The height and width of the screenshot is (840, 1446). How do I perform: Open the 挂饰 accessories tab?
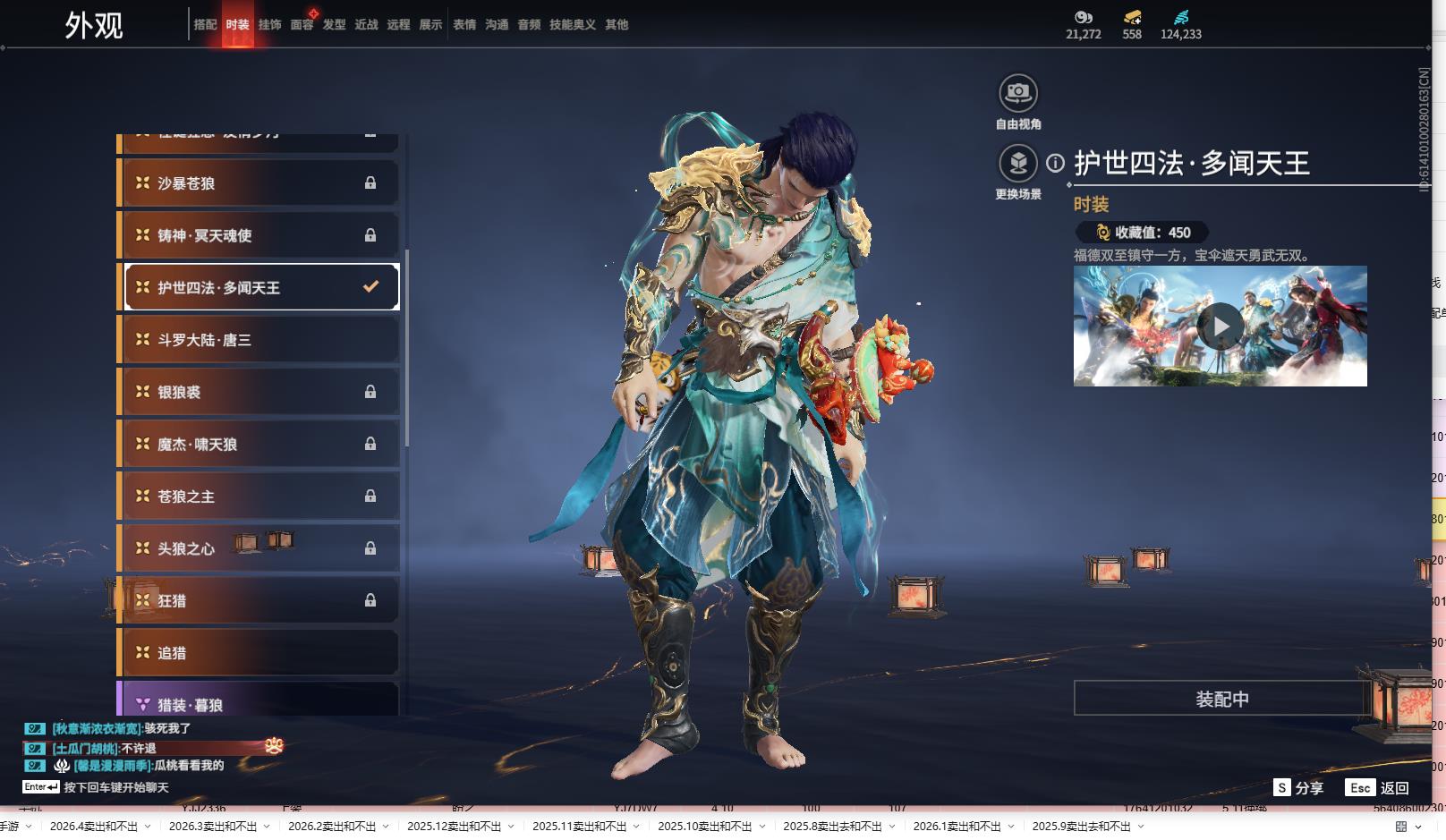pyautogui.click(x=269, y=25)
